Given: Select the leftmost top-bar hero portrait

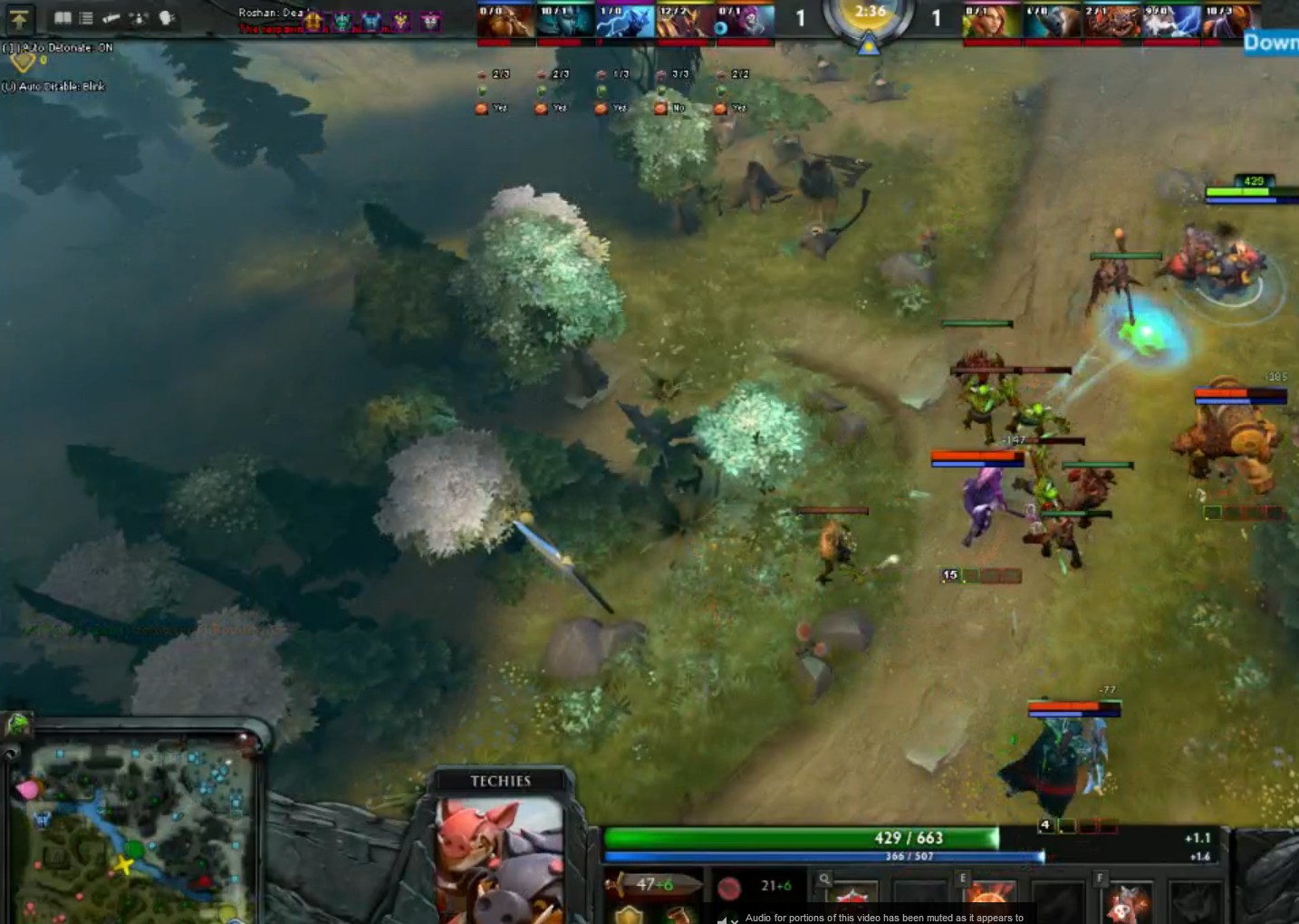Looking at the screenshot, I should [505, 21].
